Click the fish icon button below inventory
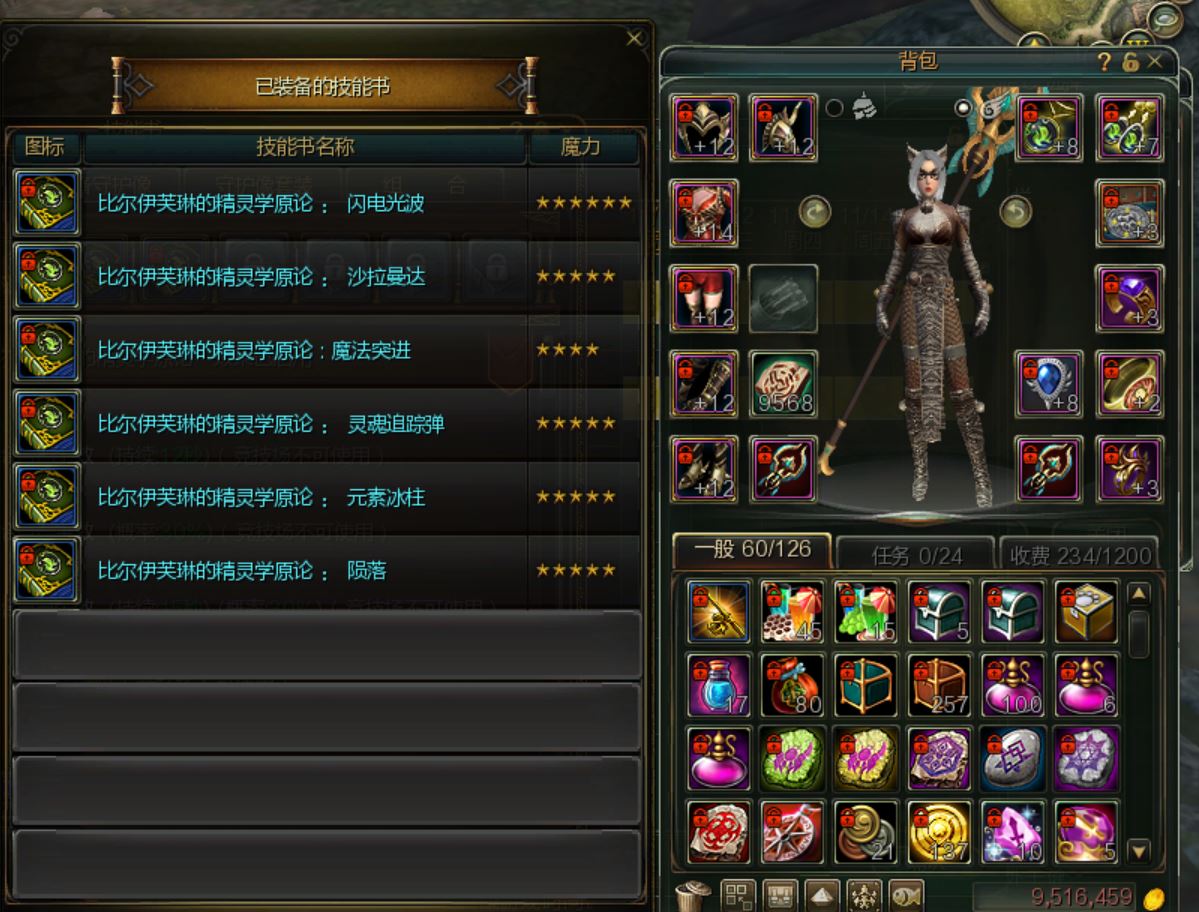The image size is (1199, 912). pyautogui.click(x=906, y=894)
